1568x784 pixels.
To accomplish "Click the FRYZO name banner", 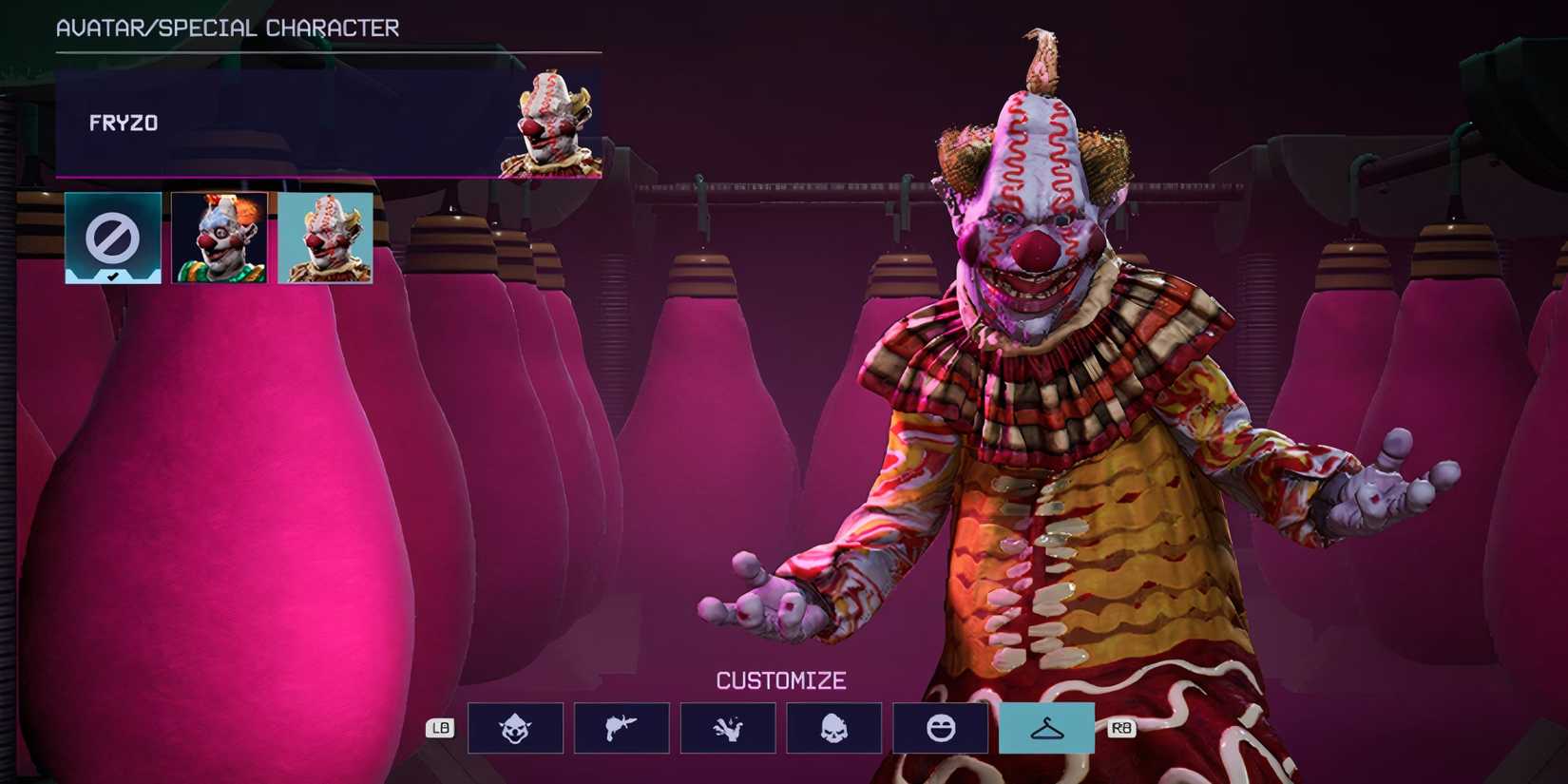I will coord(285,122).
